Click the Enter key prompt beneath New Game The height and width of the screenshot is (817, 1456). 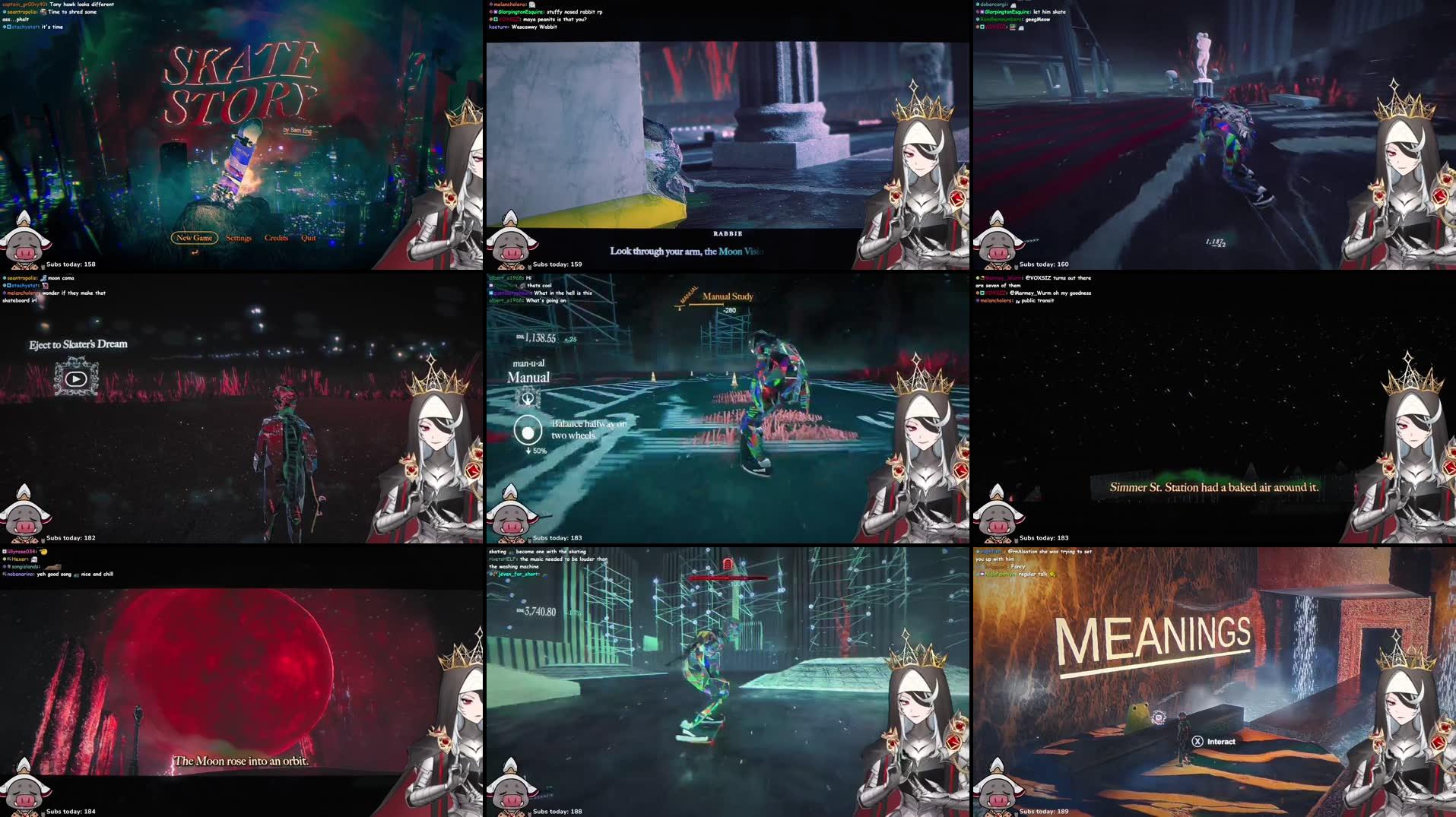pos(195,252)
